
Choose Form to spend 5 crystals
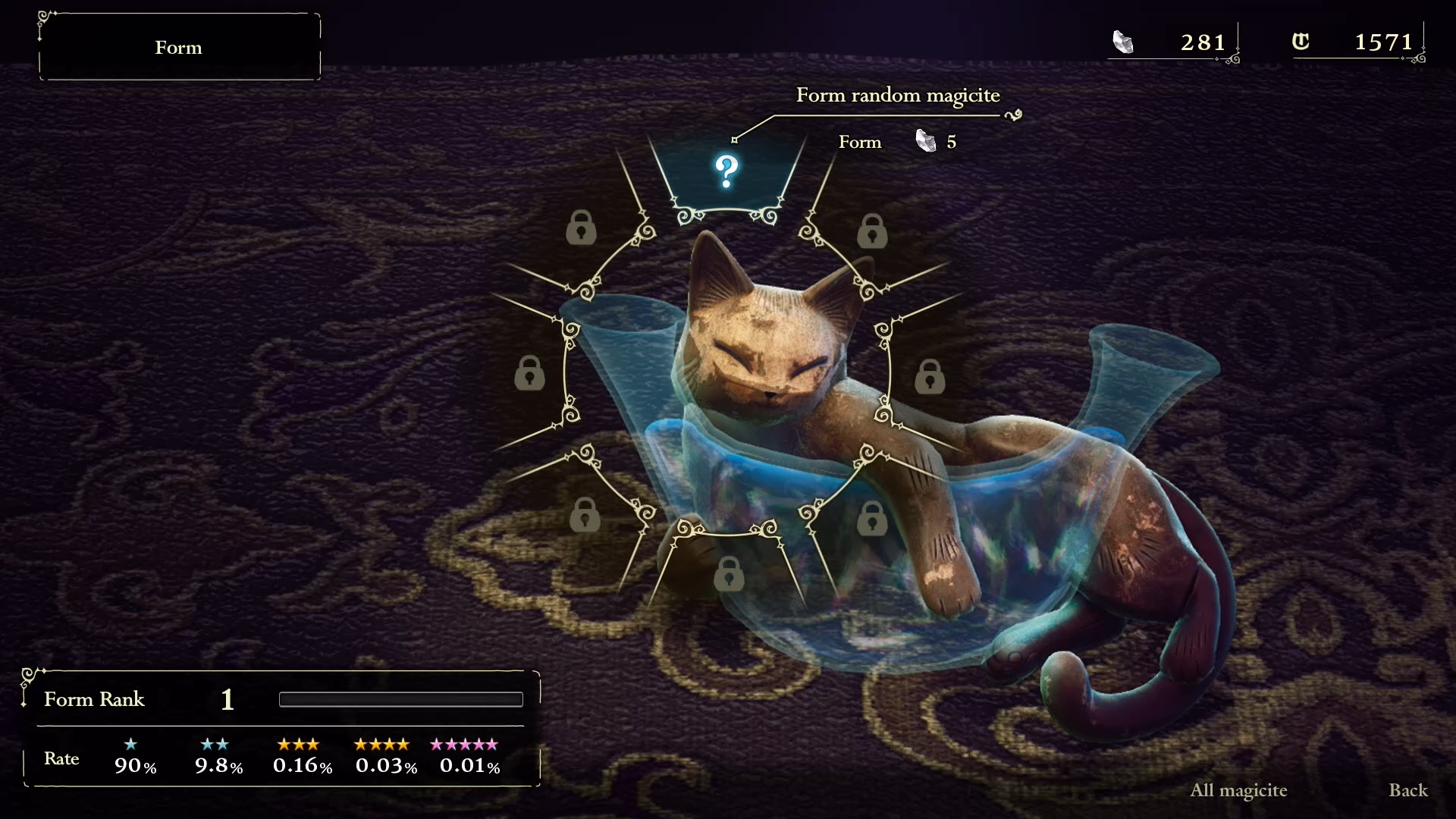click(x=860, y=142)
